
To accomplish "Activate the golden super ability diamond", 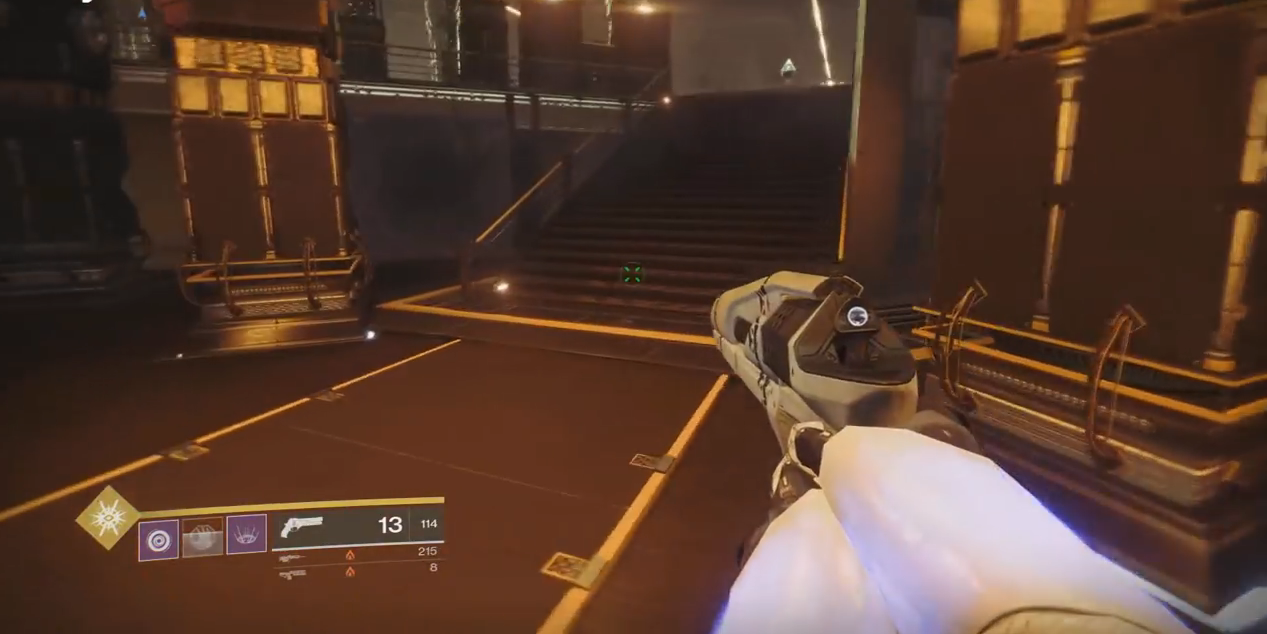I will coord(108,517).
